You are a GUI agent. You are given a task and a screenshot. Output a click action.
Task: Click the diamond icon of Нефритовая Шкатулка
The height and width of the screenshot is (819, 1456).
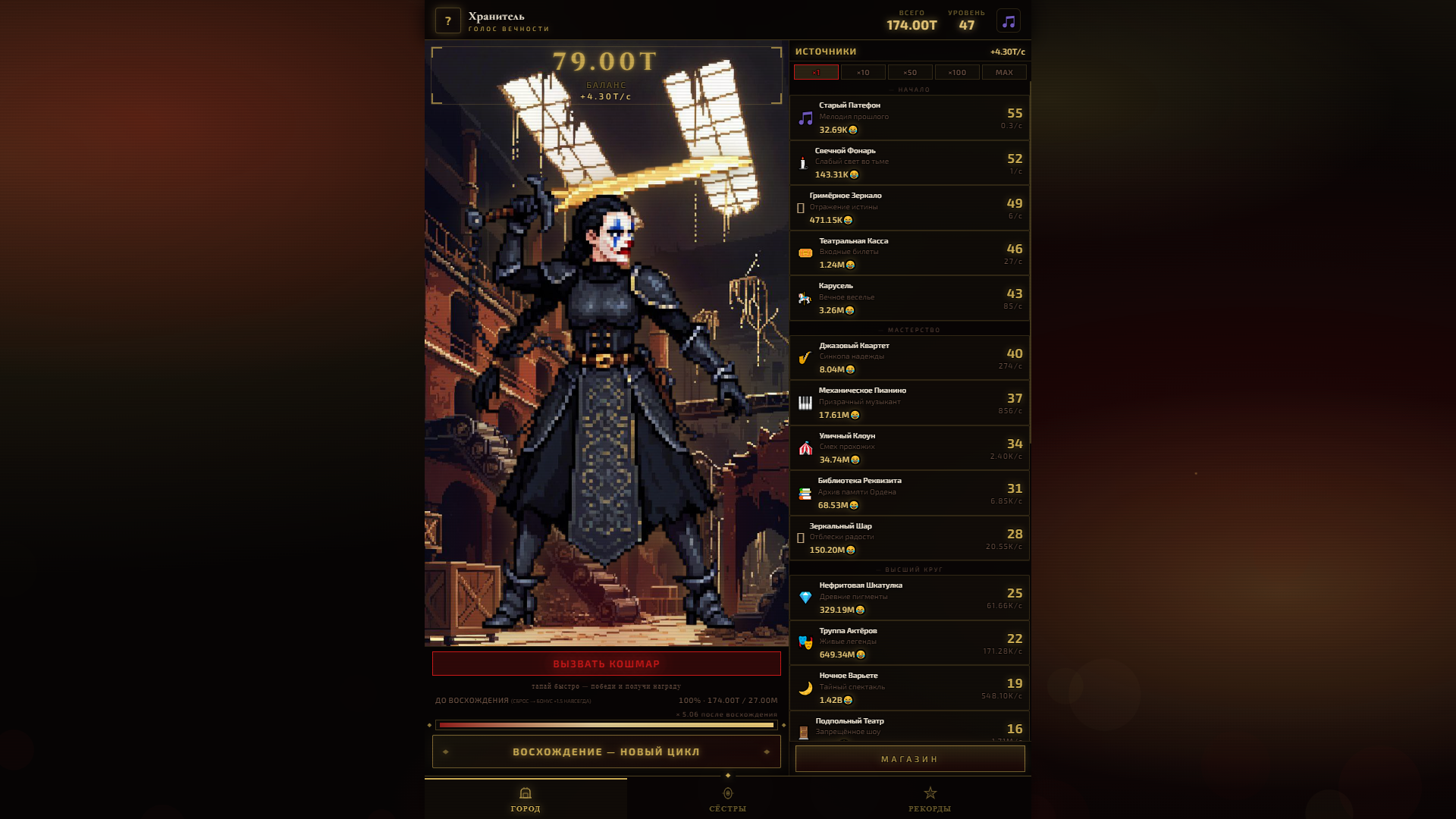point(804,597)
